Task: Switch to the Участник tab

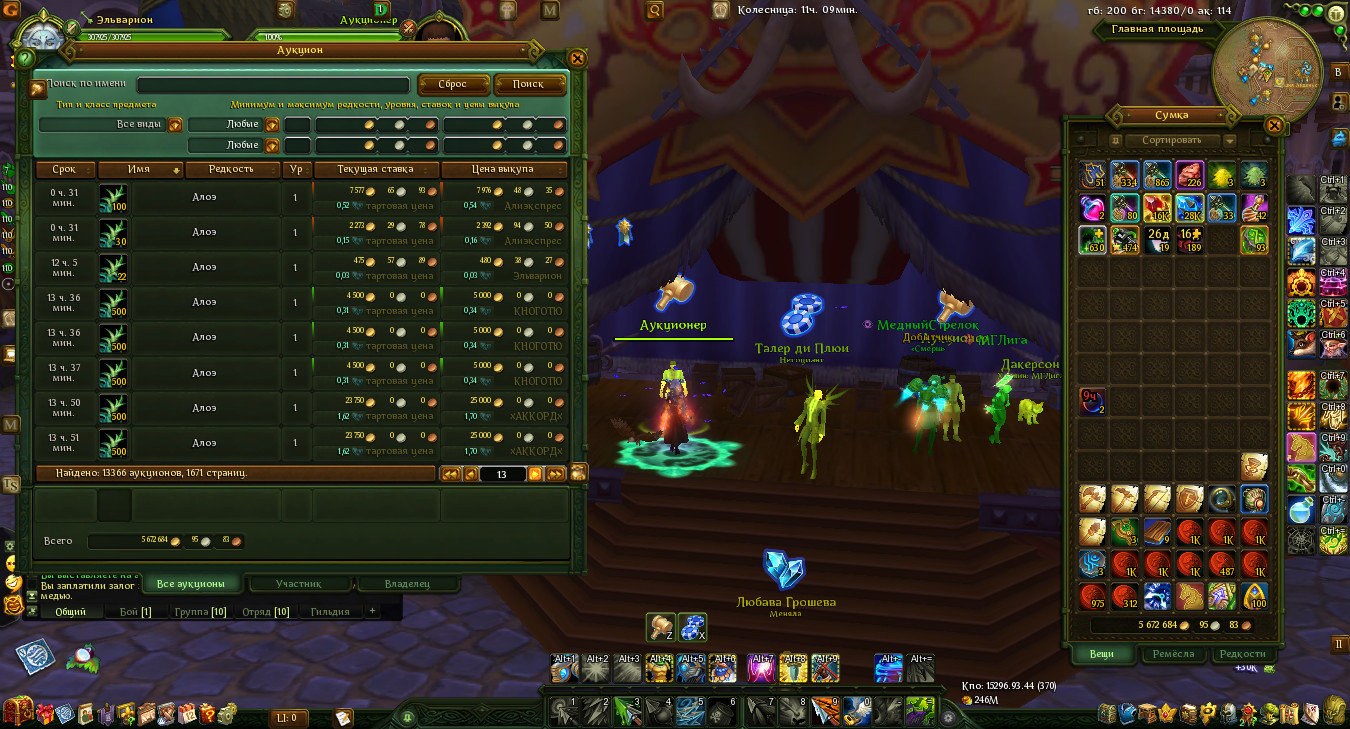Action: tap(299, 584)
